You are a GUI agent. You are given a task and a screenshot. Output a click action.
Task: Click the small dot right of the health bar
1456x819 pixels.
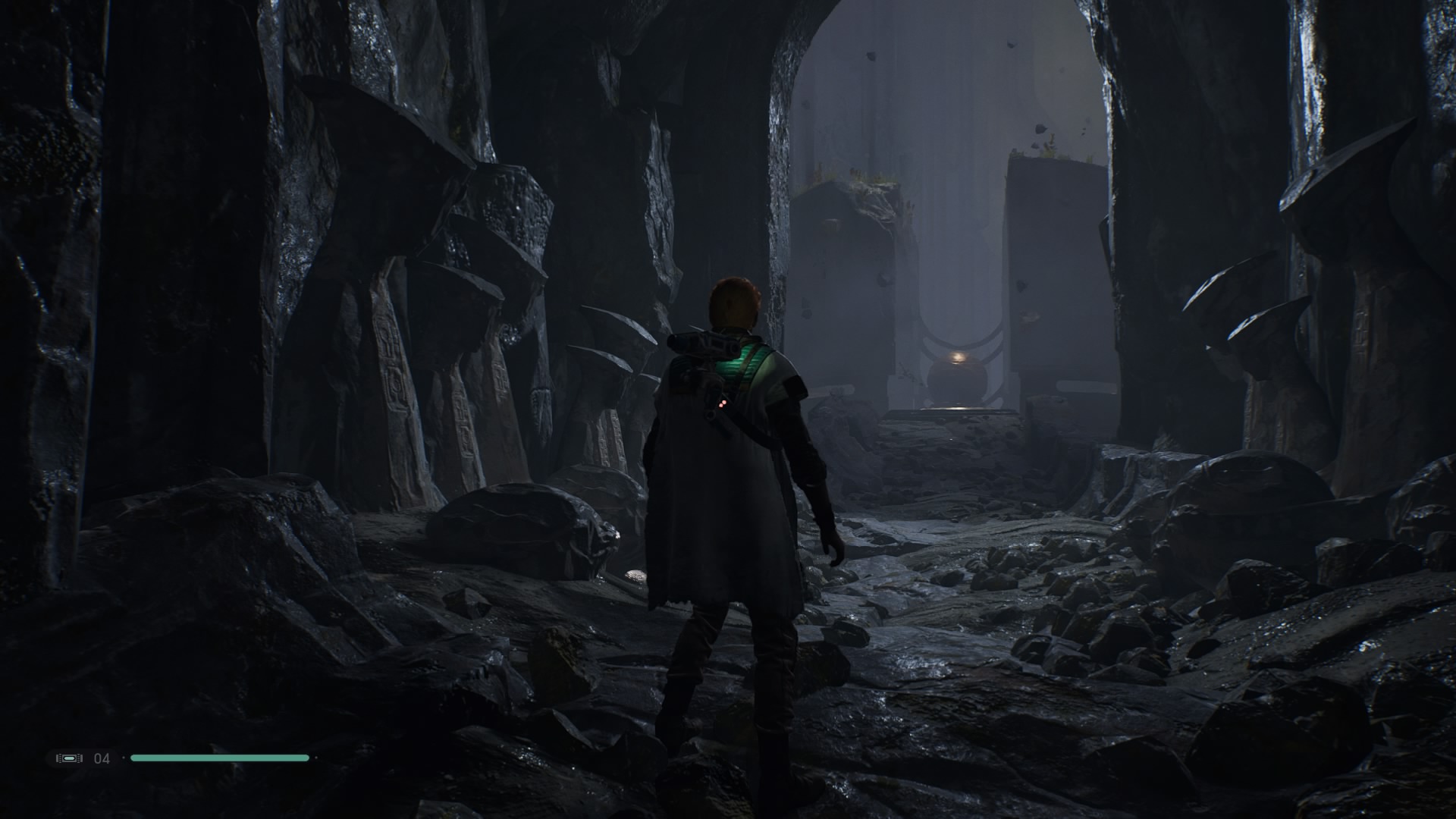[x=315, y=758]
